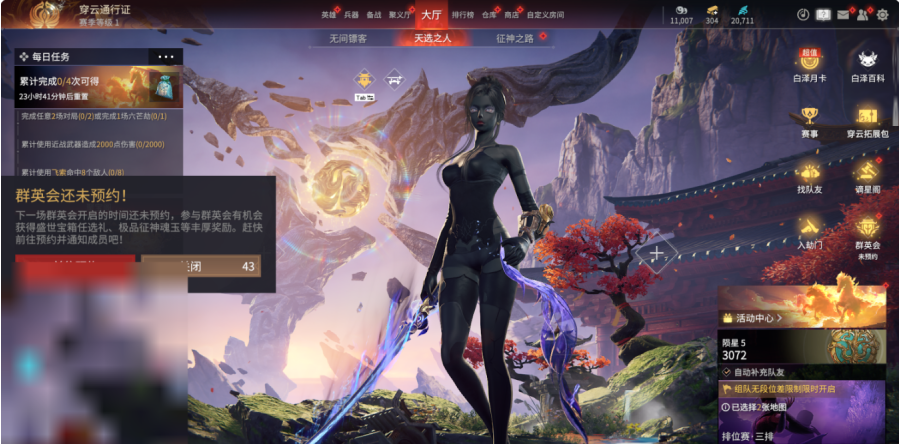
Task: Open the 兵器 (Weapons) menu
Action: pyautogui.click(x=351, y=15)
